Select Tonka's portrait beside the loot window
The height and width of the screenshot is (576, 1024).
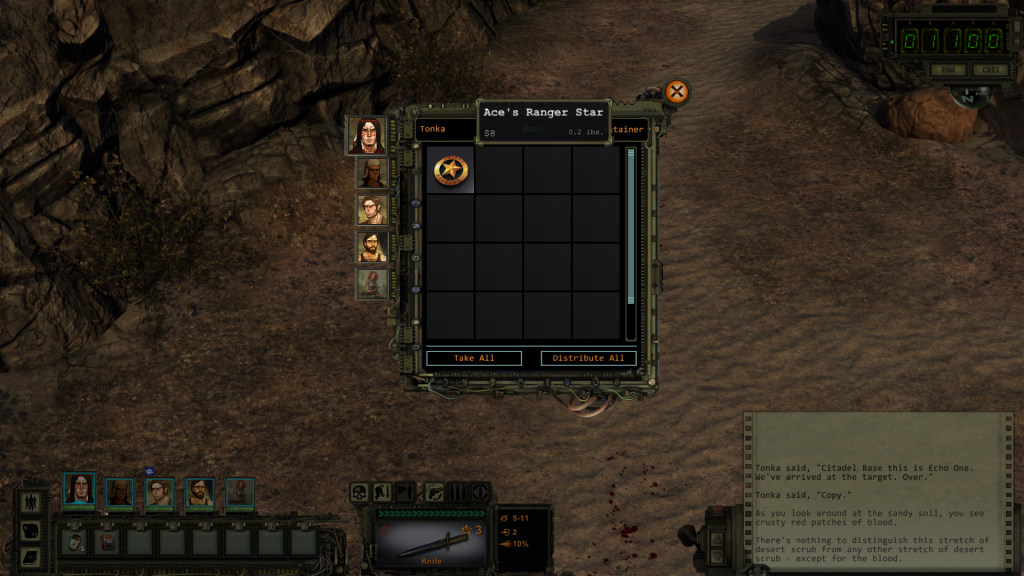[x=366, y=135]
